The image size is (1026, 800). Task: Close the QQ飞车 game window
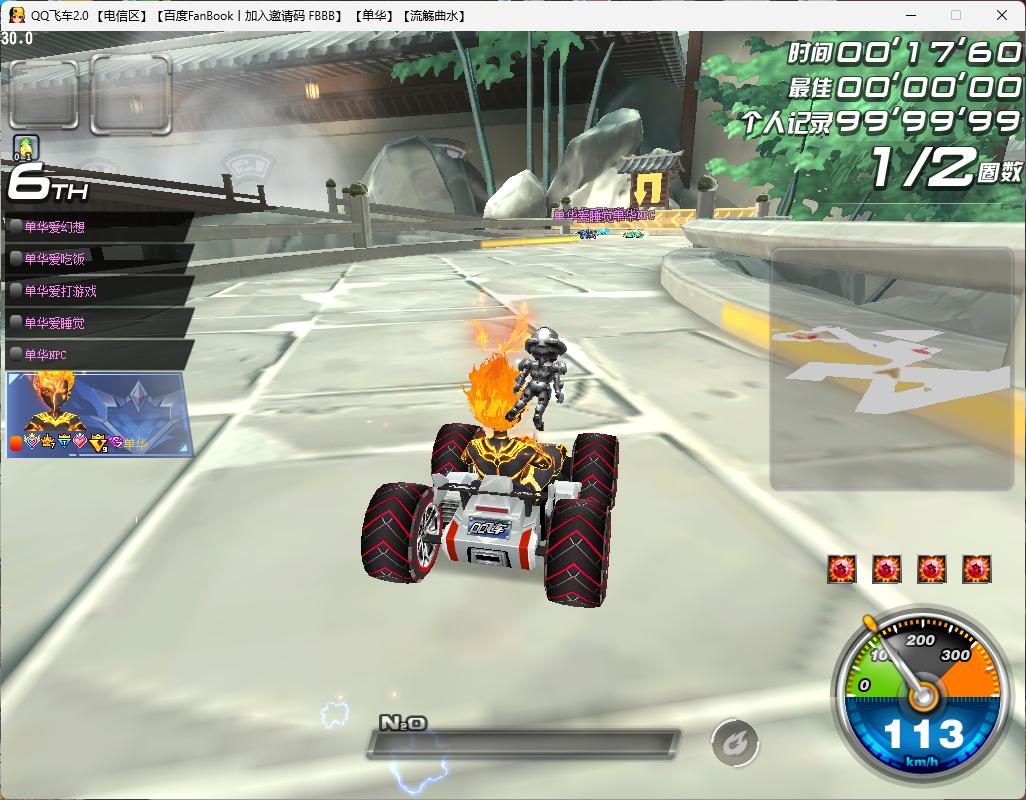tap(1001, 16)
